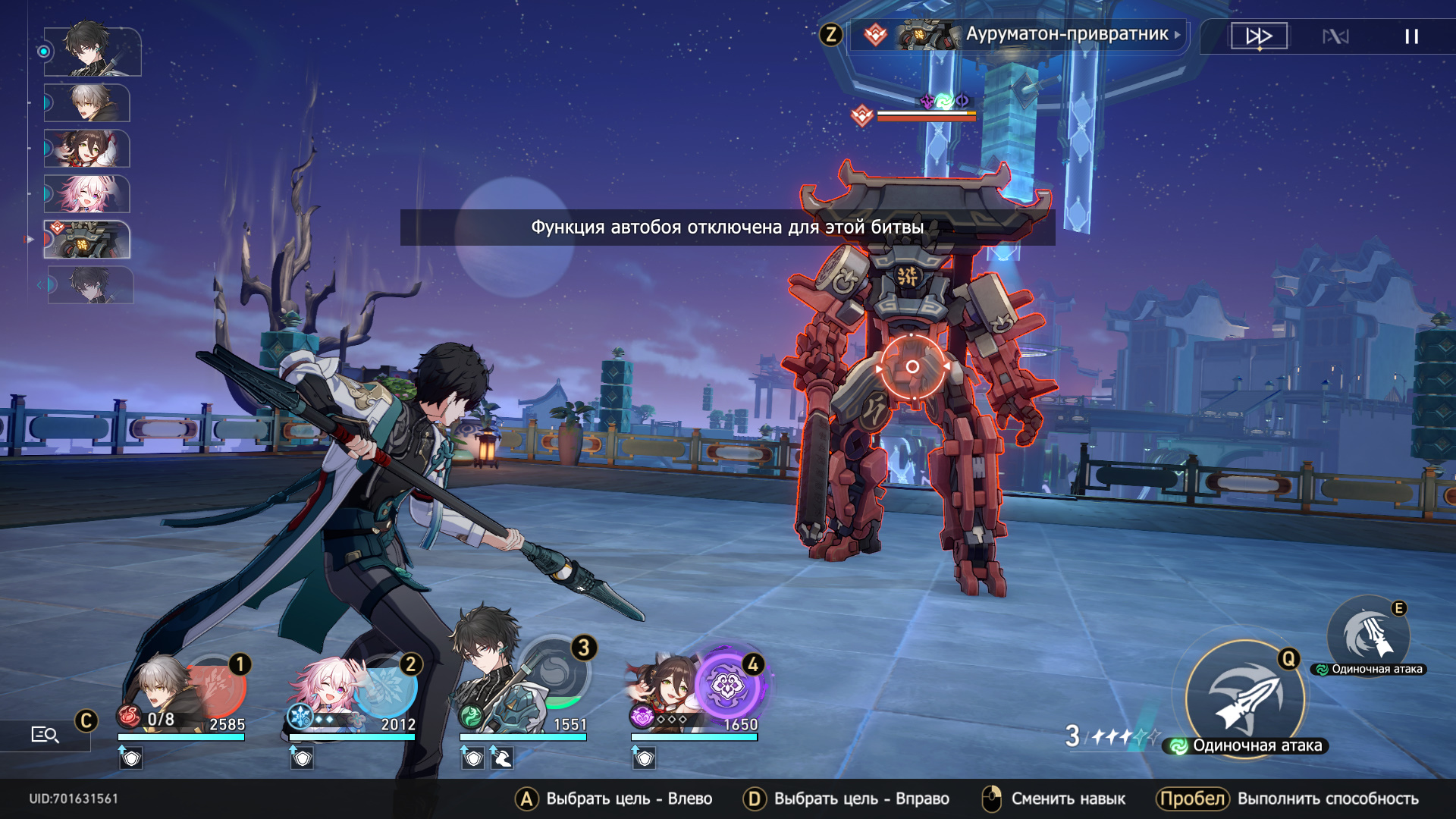The height and width of the screenshot is (819, 1456).
Task: Activate the gray-haired character's red ultimate
Action: pos(215,688)
